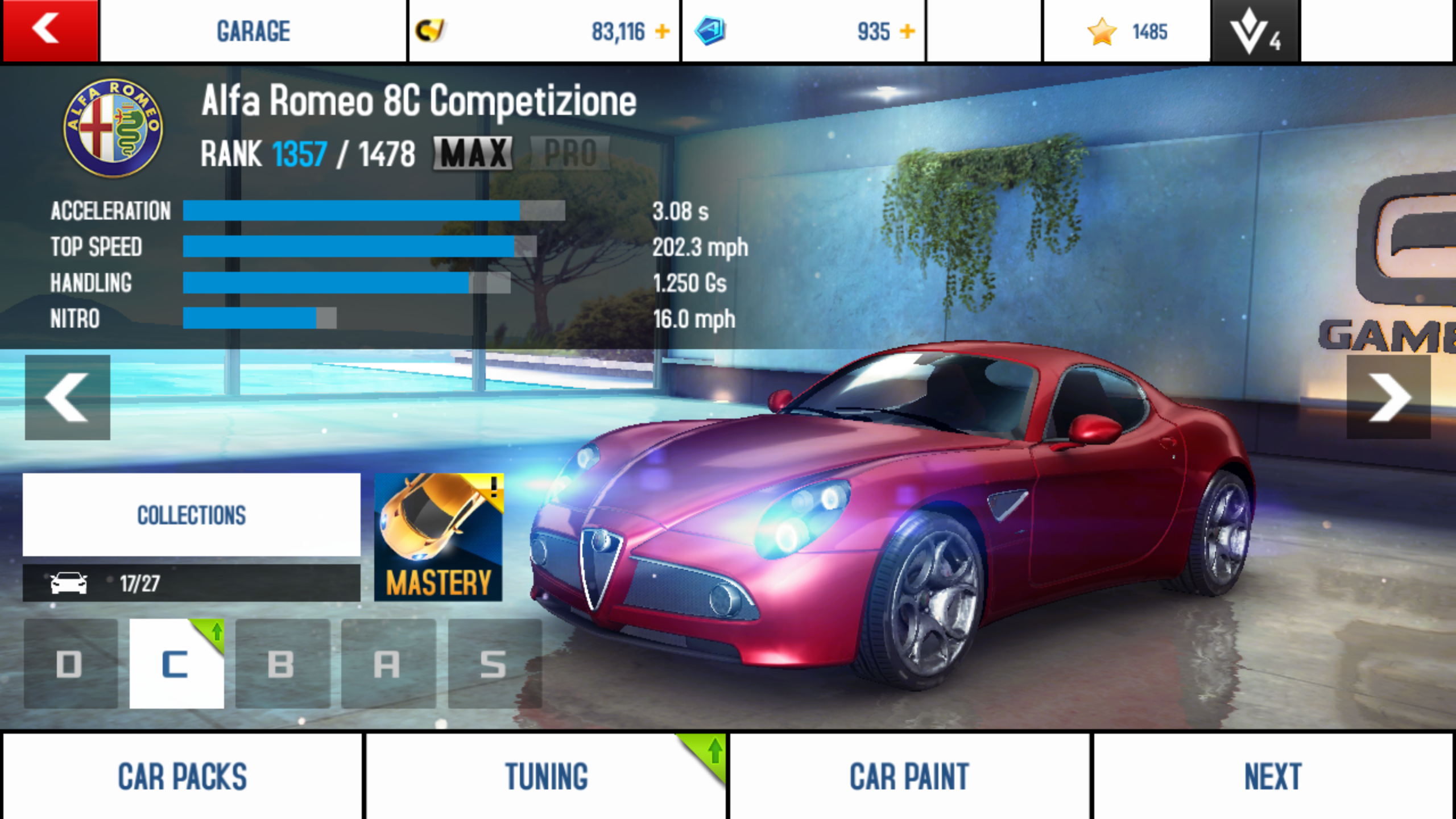
Task: Select the MAX rank badge
Action: [x=473, y=154]
